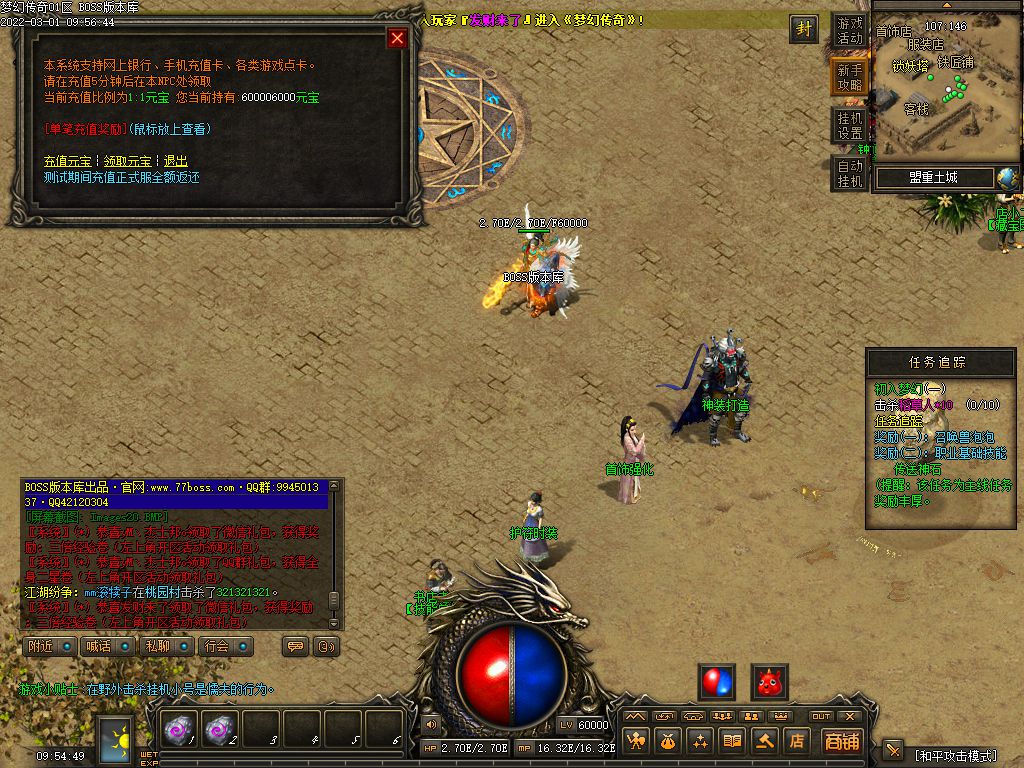Toggle the 附近 nearby chat channel
The image size is (1024, 768).
pyautogui.click(x=50, y=646)
